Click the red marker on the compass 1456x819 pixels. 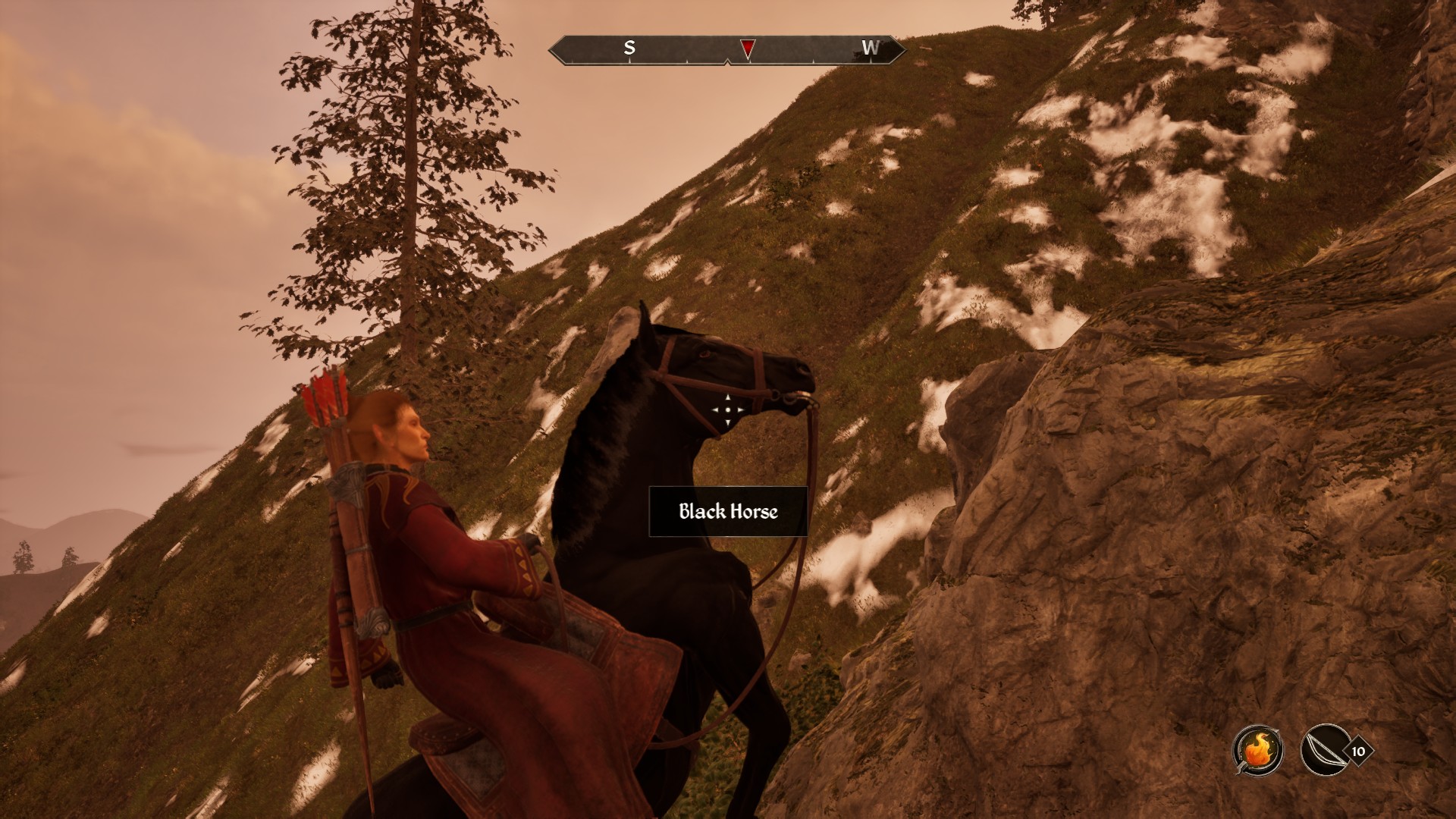[748, 49]
